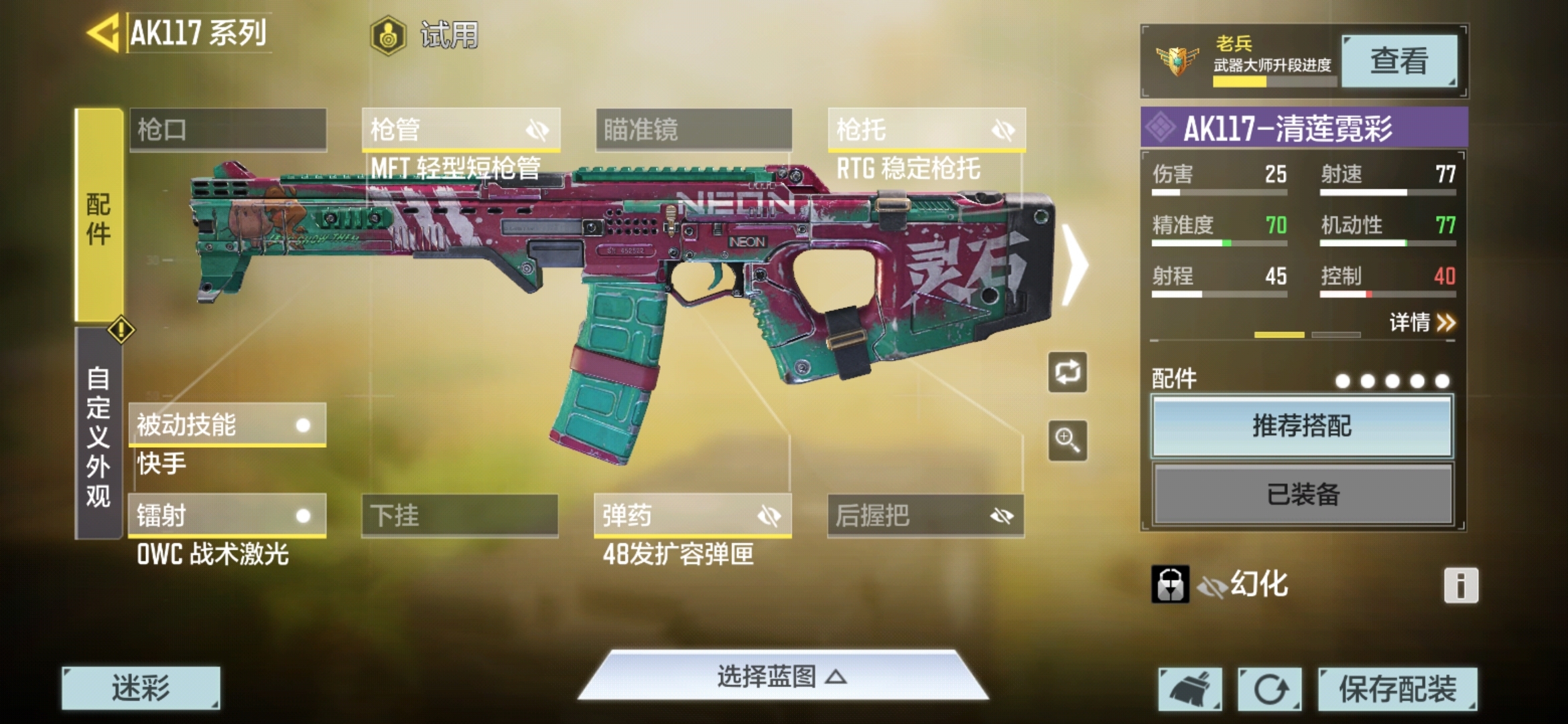Open the 枪托 stock attachment slot
Viewport: 1568px width, 724px height.
[926, 129]
